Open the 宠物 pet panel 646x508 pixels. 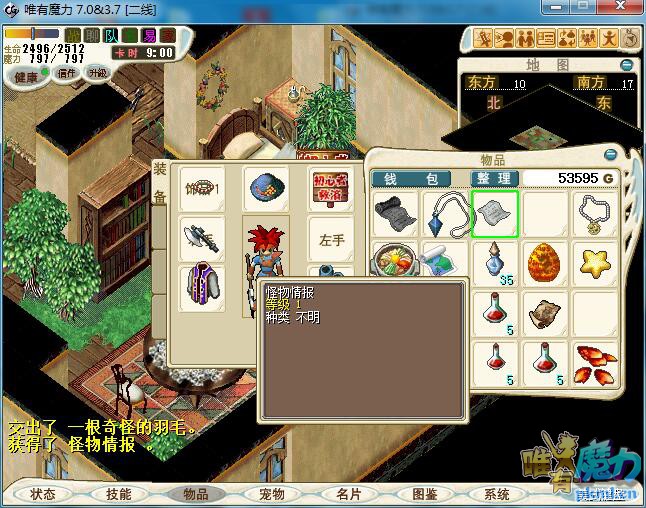point(272,494)
